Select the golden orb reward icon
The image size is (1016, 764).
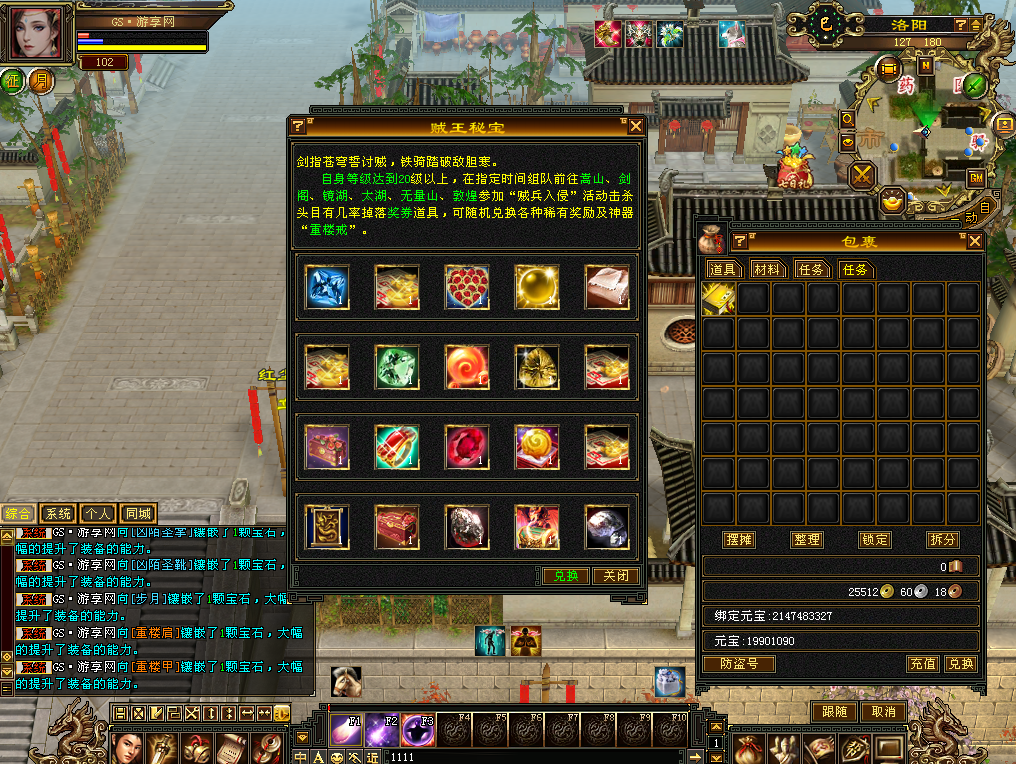[x=537, y=287]
